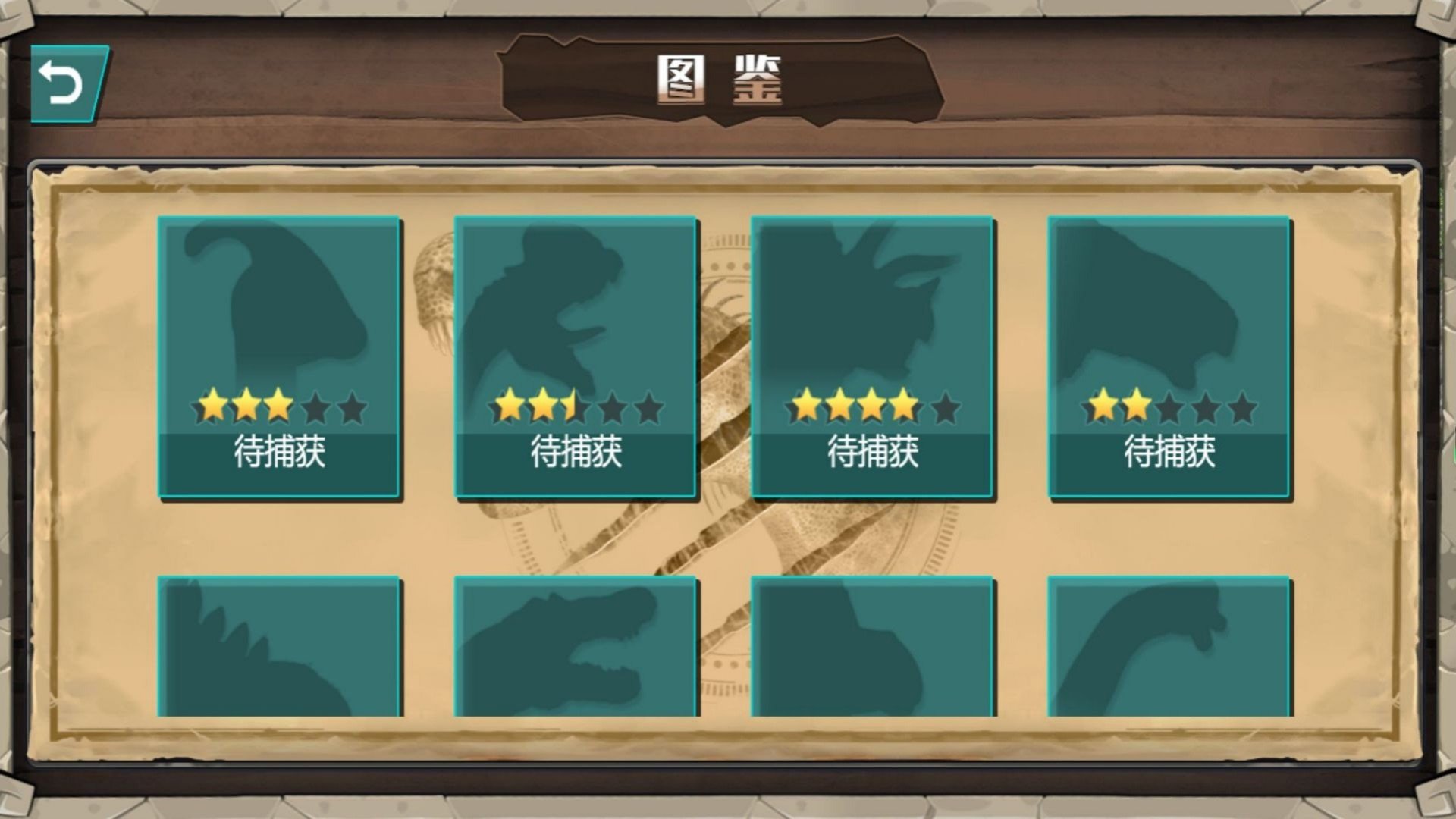The height and width of the screenshot is (819, 1456).
Task: Choose the four-star horned dinosaur card
Action: coord(873,356)
